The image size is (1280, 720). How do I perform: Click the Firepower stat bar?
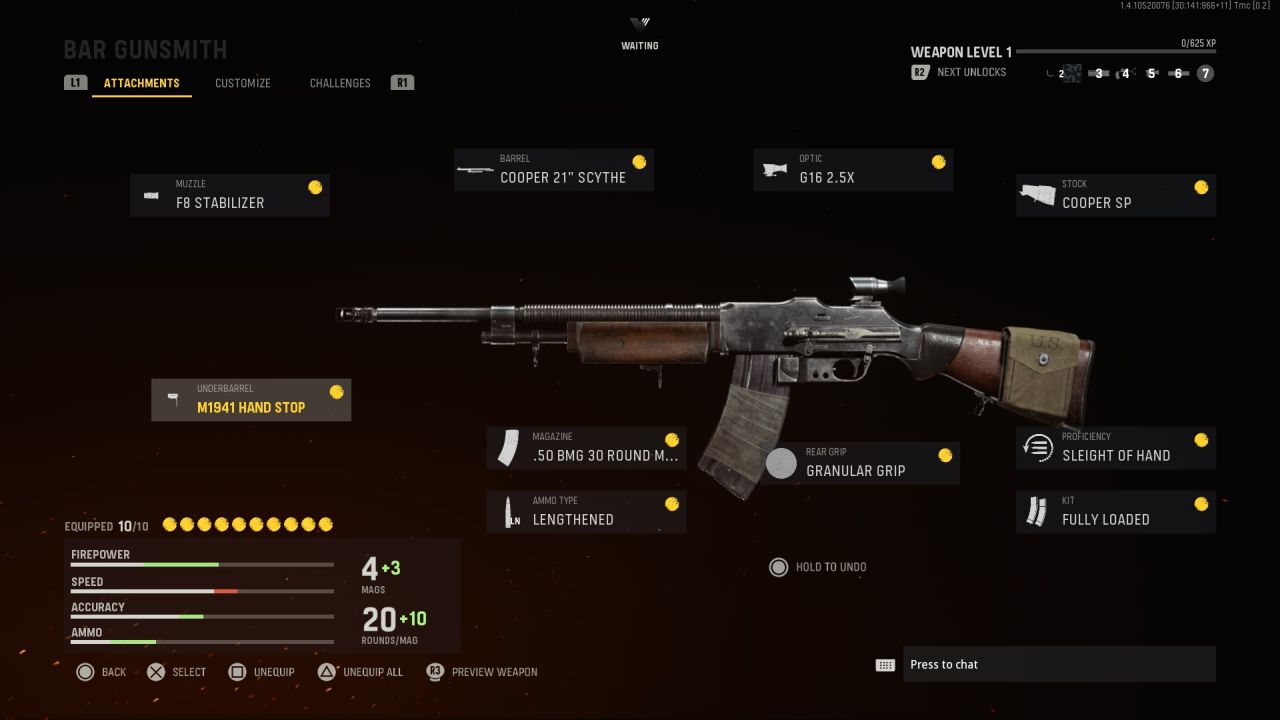coord(200,565)
